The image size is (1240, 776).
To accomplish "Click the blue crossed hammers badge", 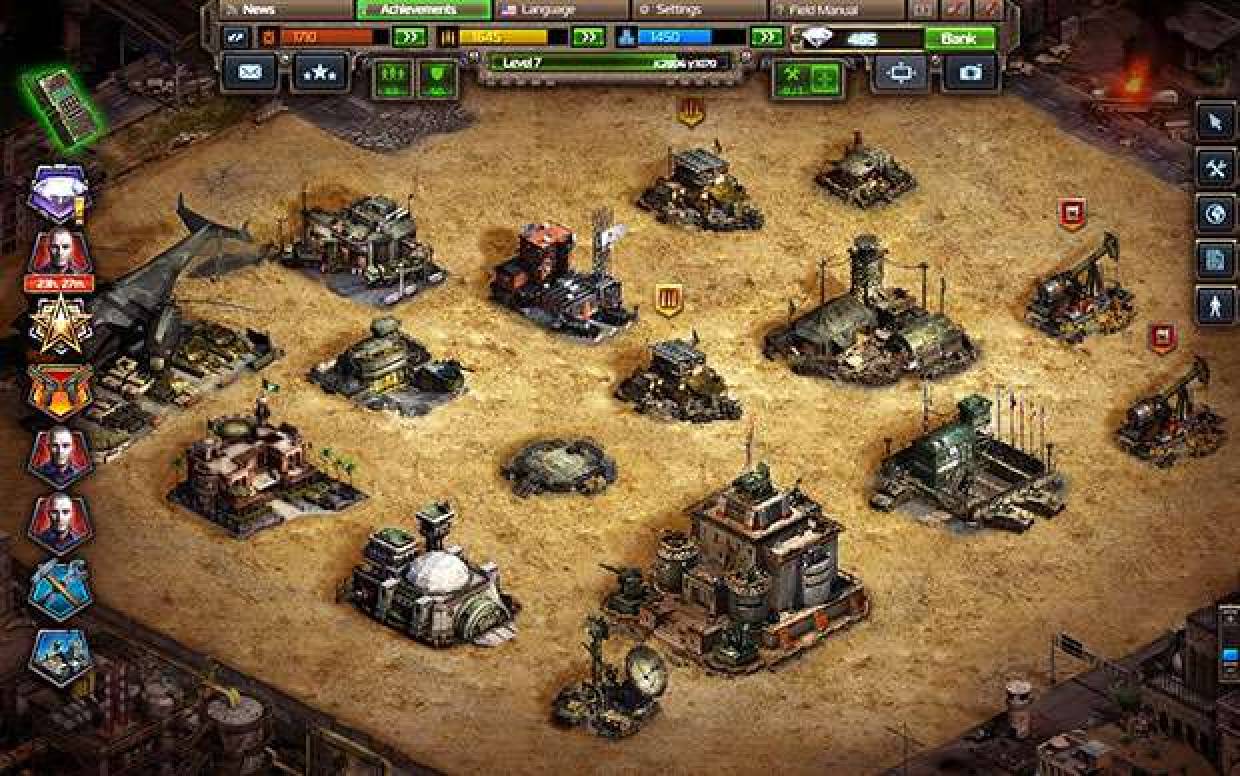I will 60,590.
